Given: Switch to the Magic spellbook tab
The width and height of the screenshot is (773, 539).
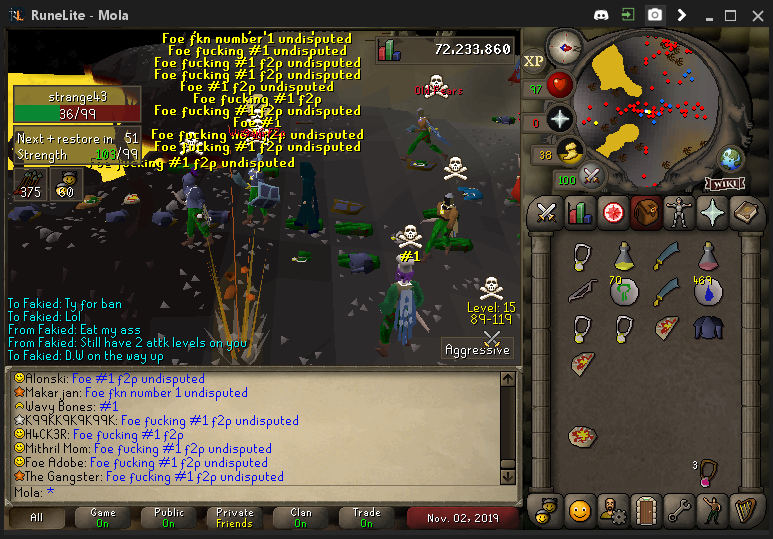Looking at the screenshot, I should click(745, 213).
